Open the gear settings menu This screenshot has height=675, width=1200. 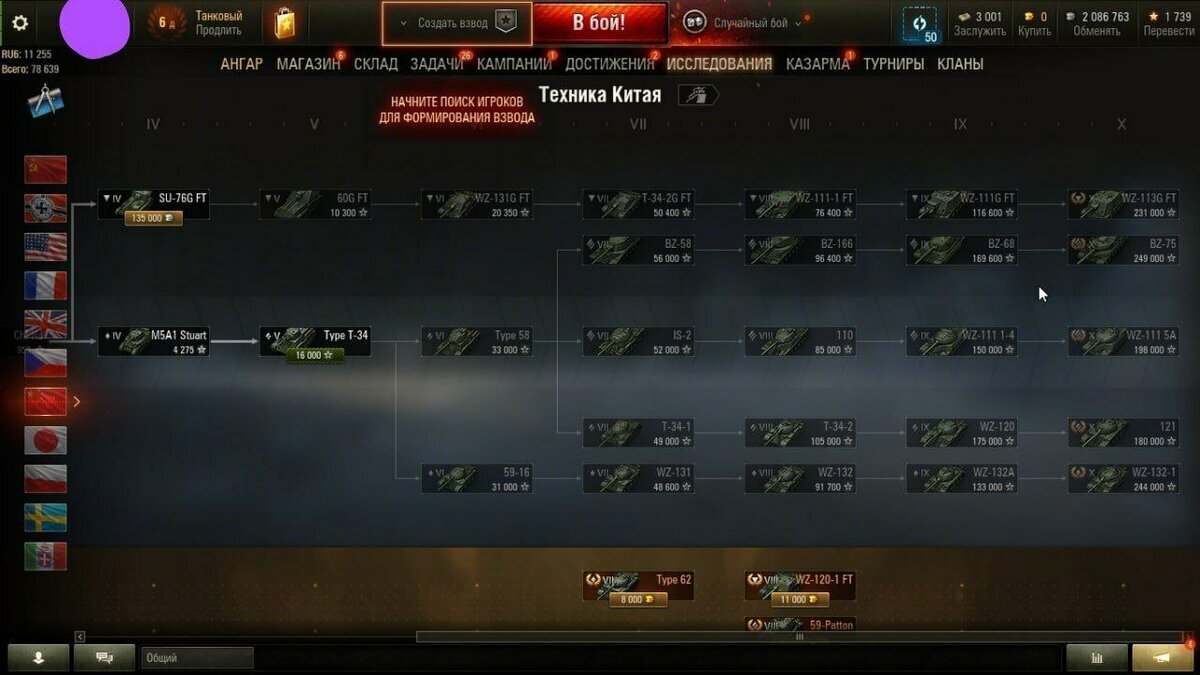tap(20, 23)
